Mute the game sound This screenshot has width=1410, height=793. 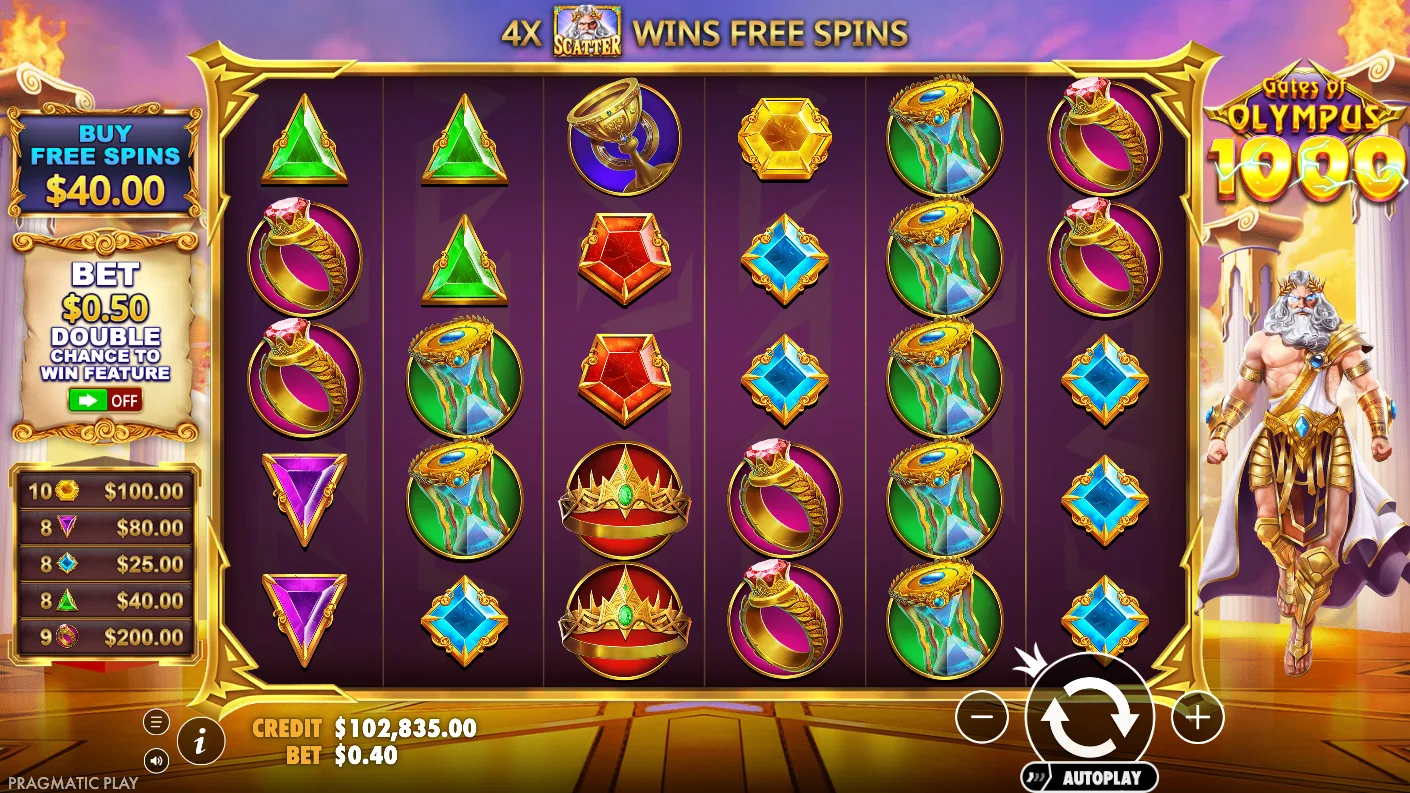[156, 761]
